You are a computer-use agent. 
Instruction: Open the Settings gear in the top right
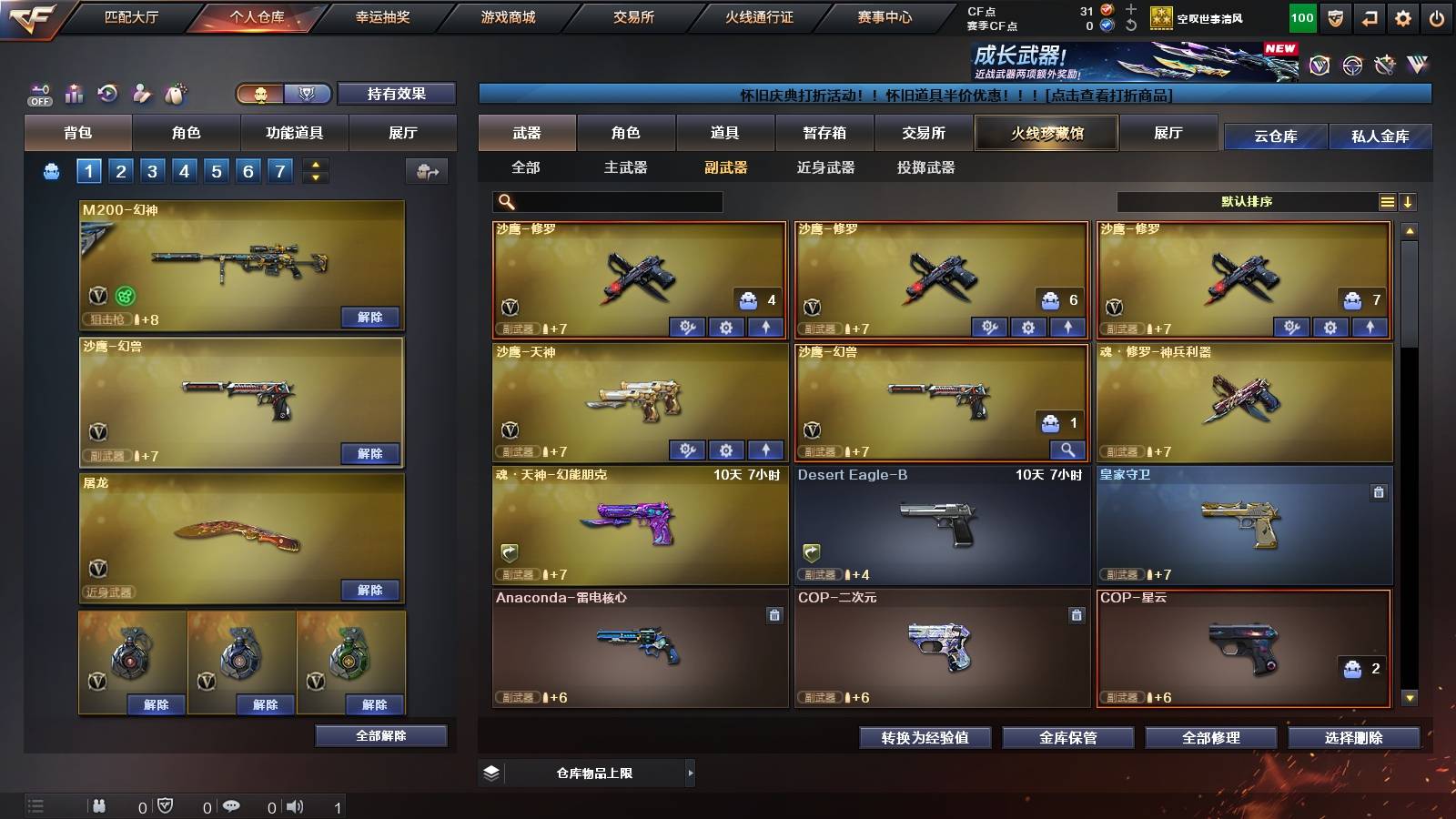point(1401,17)
